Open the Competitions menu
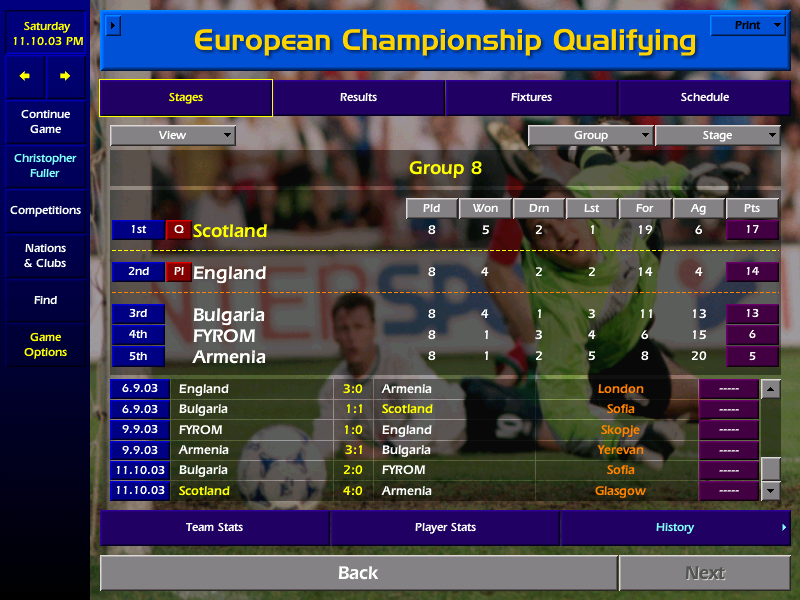 (x=45, y=210)
